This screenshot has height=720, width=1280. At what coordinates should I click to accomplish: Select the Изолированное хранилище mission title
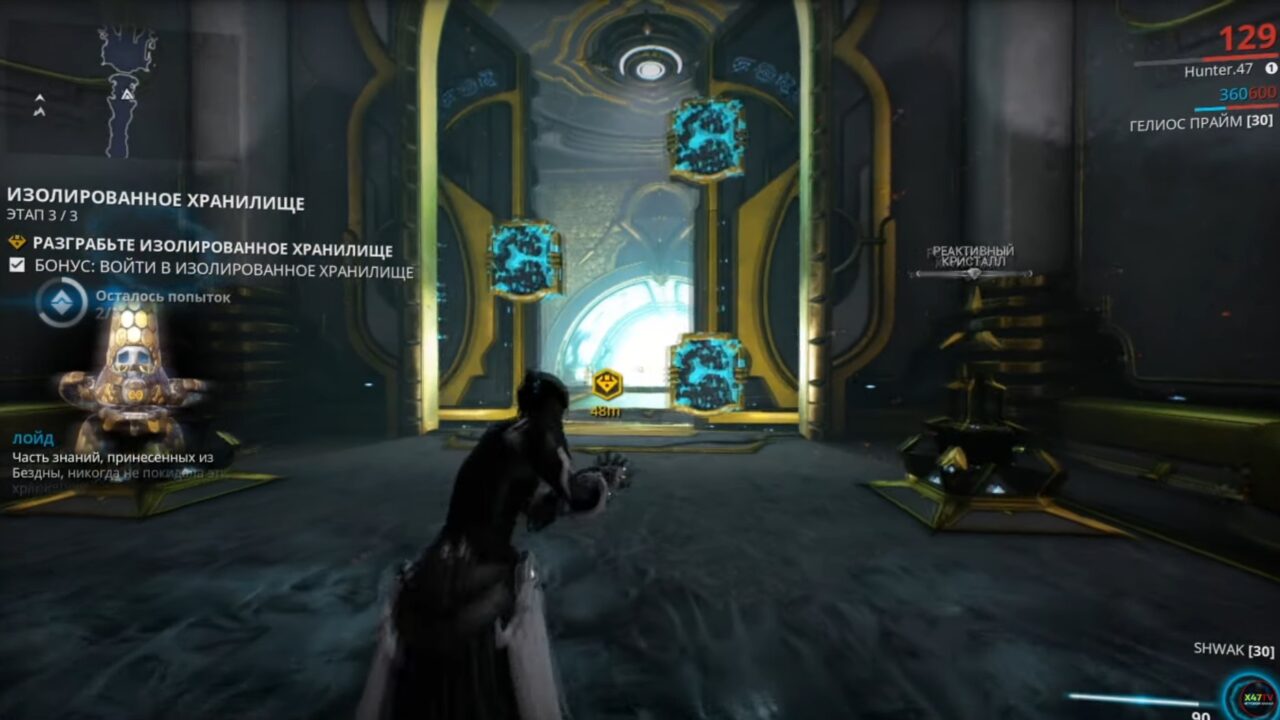point(155,200)
